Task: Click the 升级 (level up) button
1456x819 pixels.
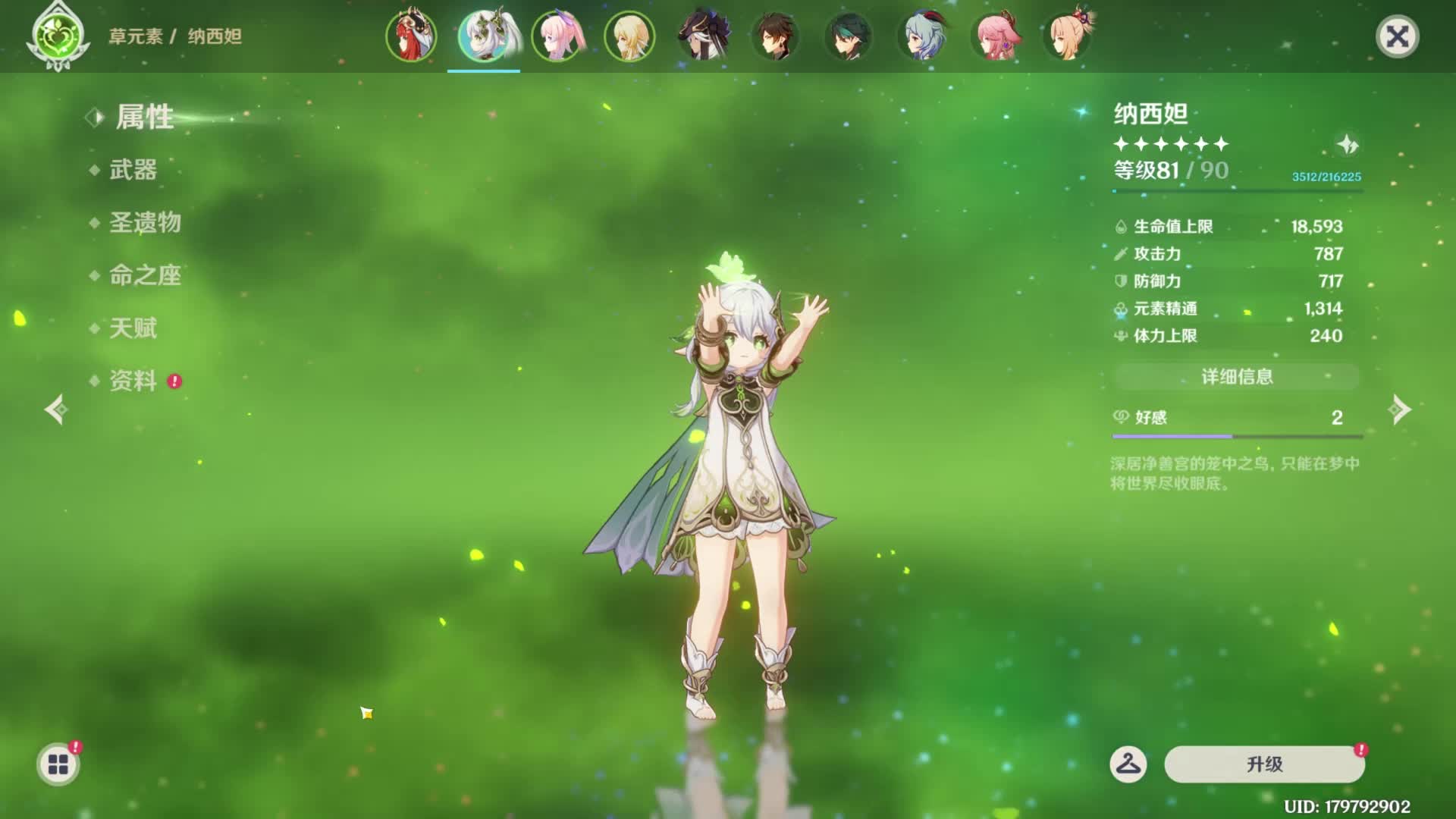Action: point(1264,764)
